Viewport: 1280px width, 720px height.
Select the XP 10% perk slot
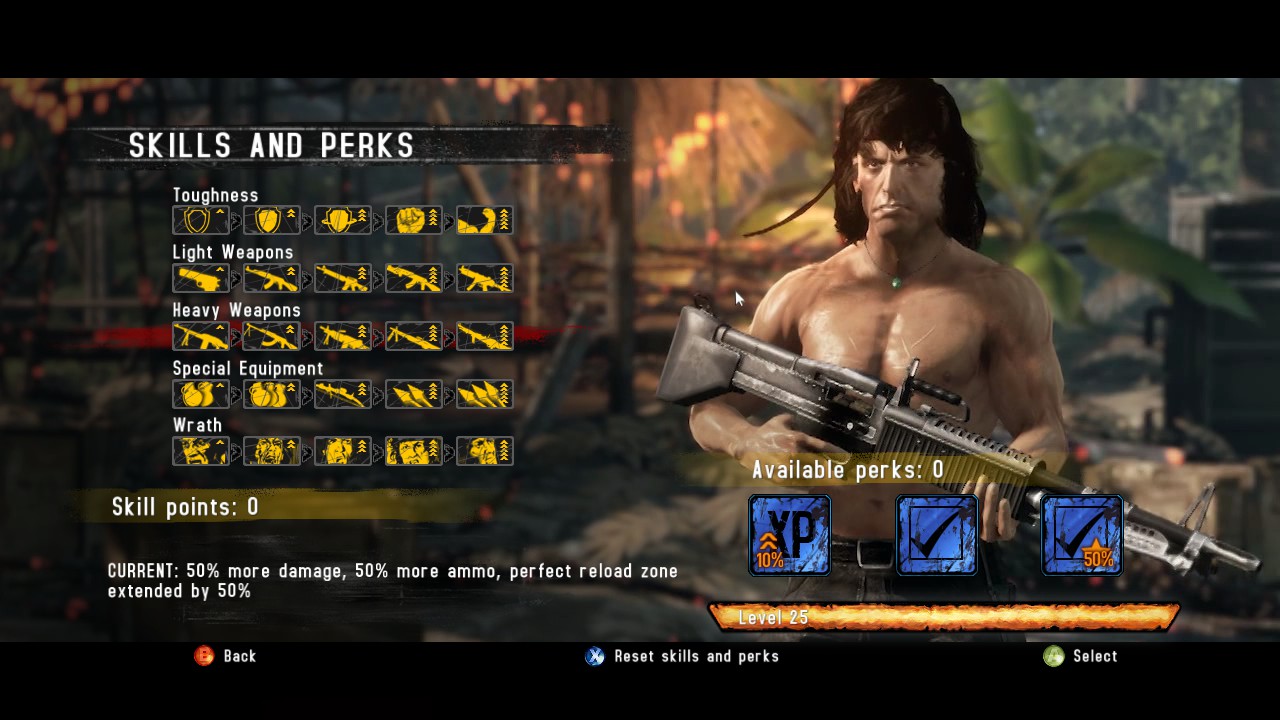(x=790, y=535)
